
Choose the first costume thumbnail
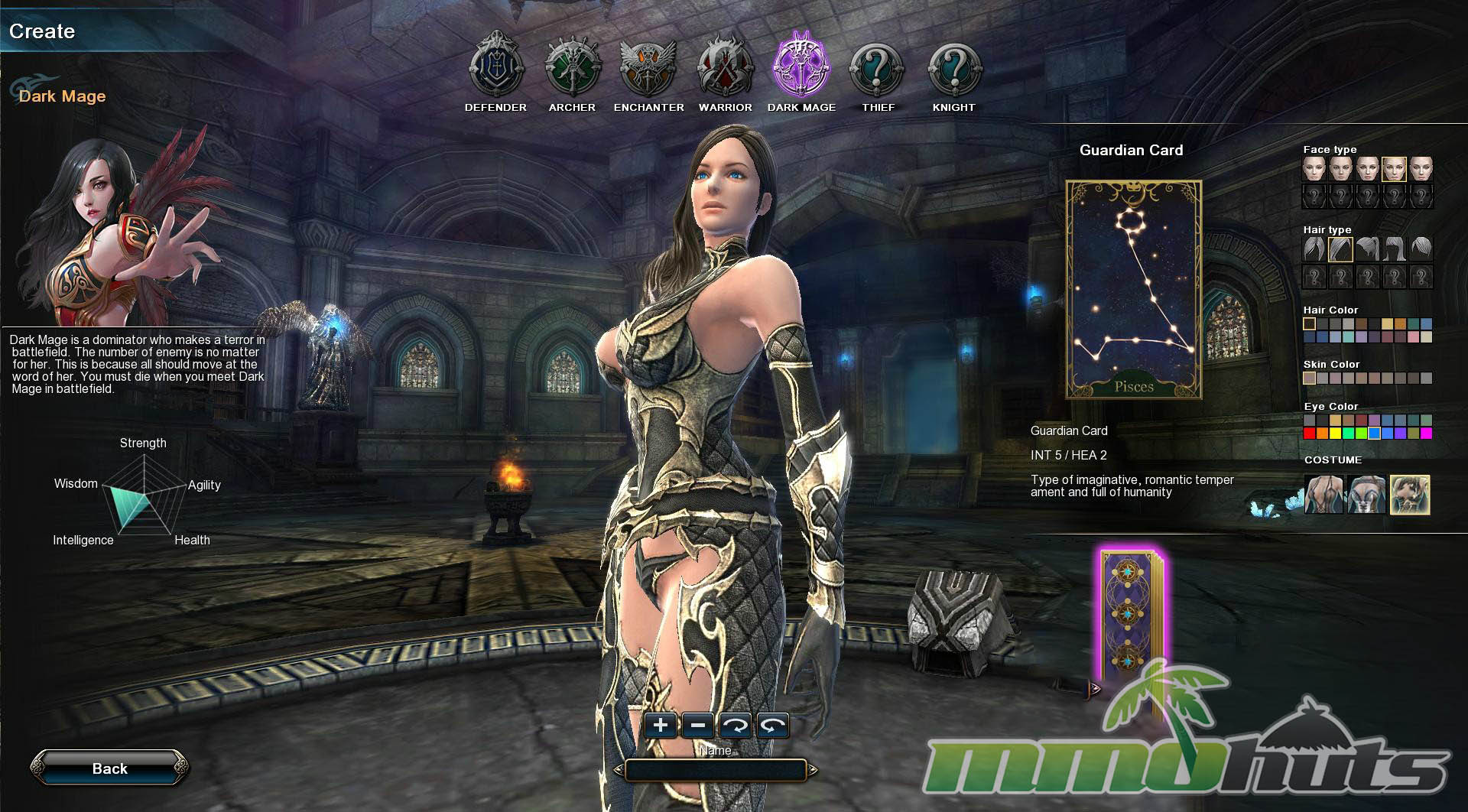[x=1323, y=495]
